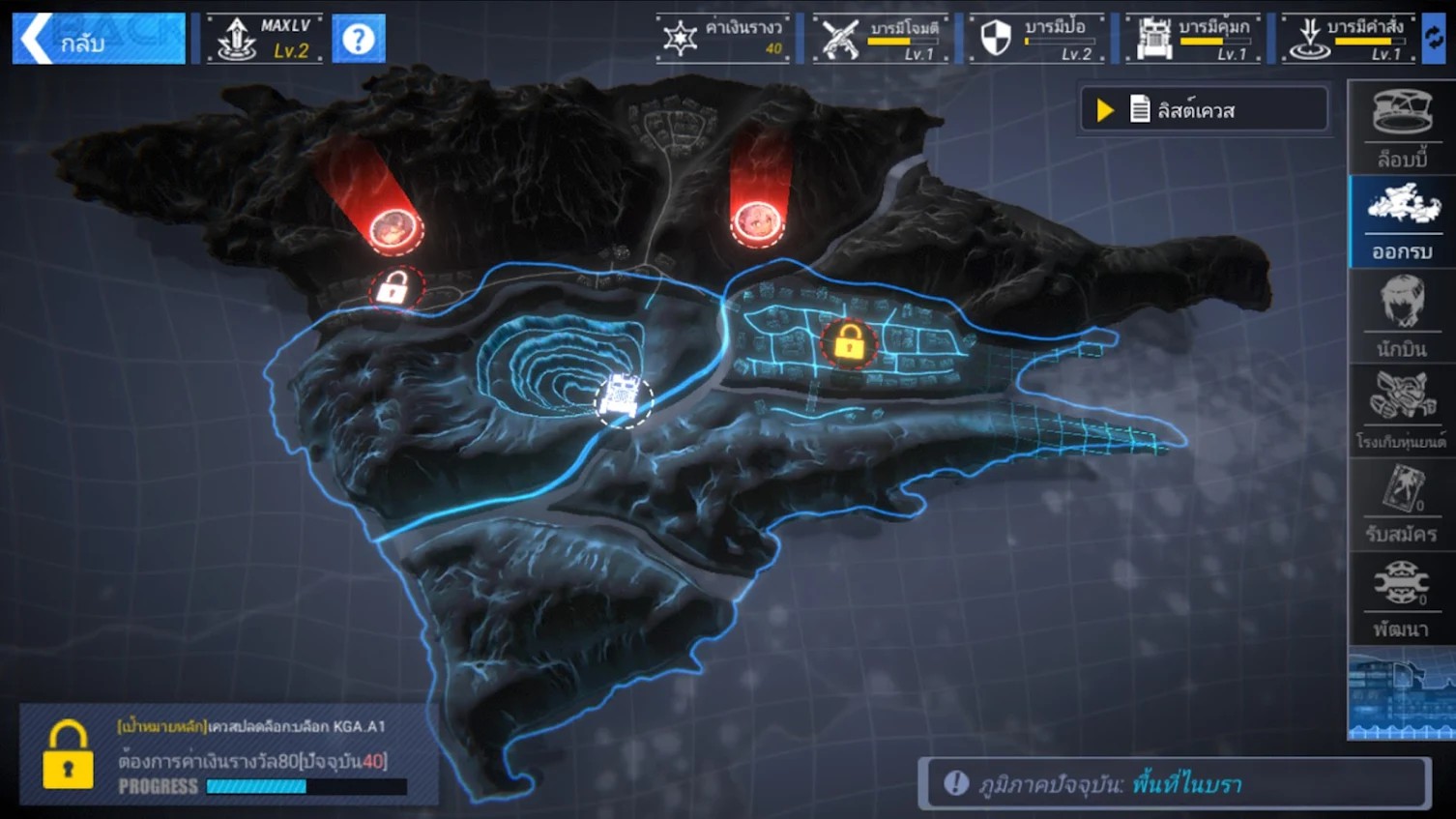Viewport: 1456px width, 819px height.
Task: Open the base thumbnail below พัฒนา
Action: coord(1402,695)
